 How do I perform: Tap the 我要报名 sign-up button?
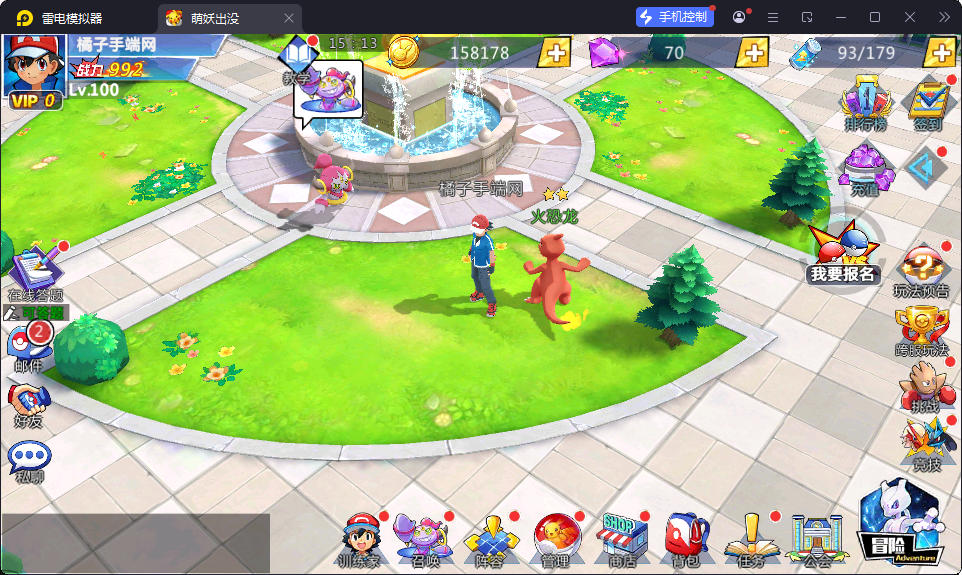click(842, 255)
